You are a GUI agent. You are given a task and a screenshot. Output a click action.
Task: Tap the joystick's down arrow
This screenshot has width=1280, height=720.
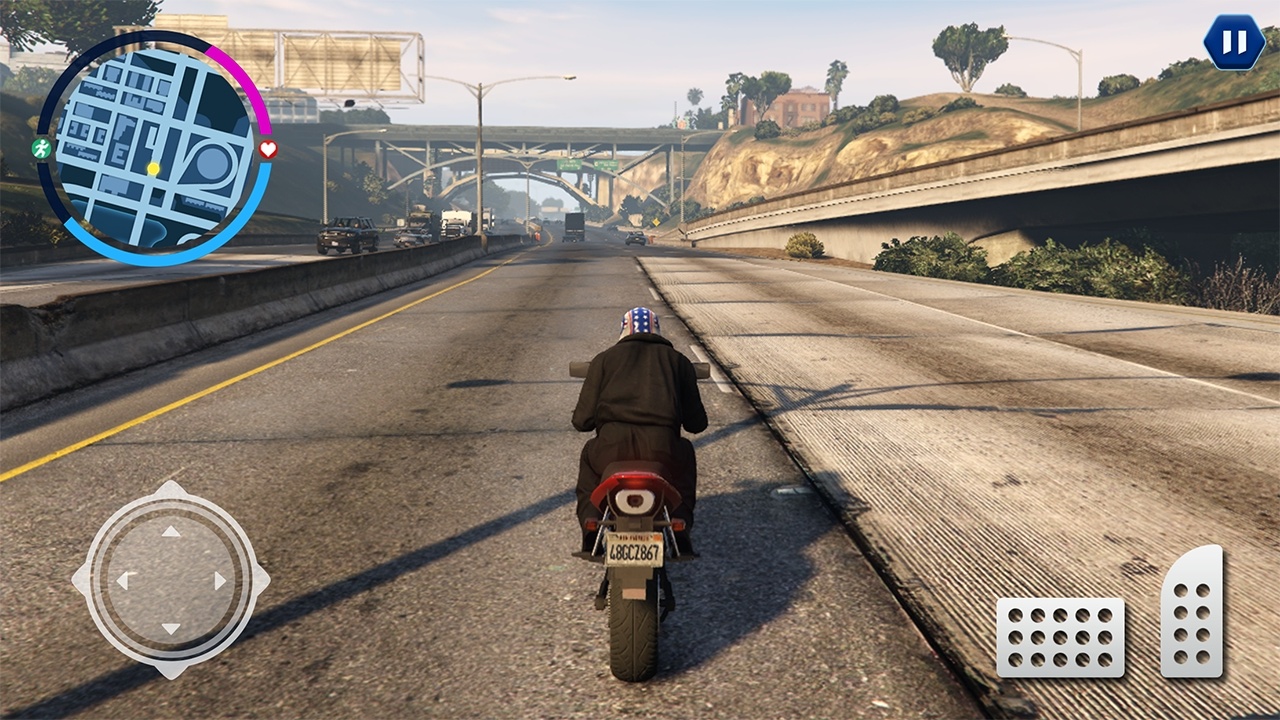171,628
